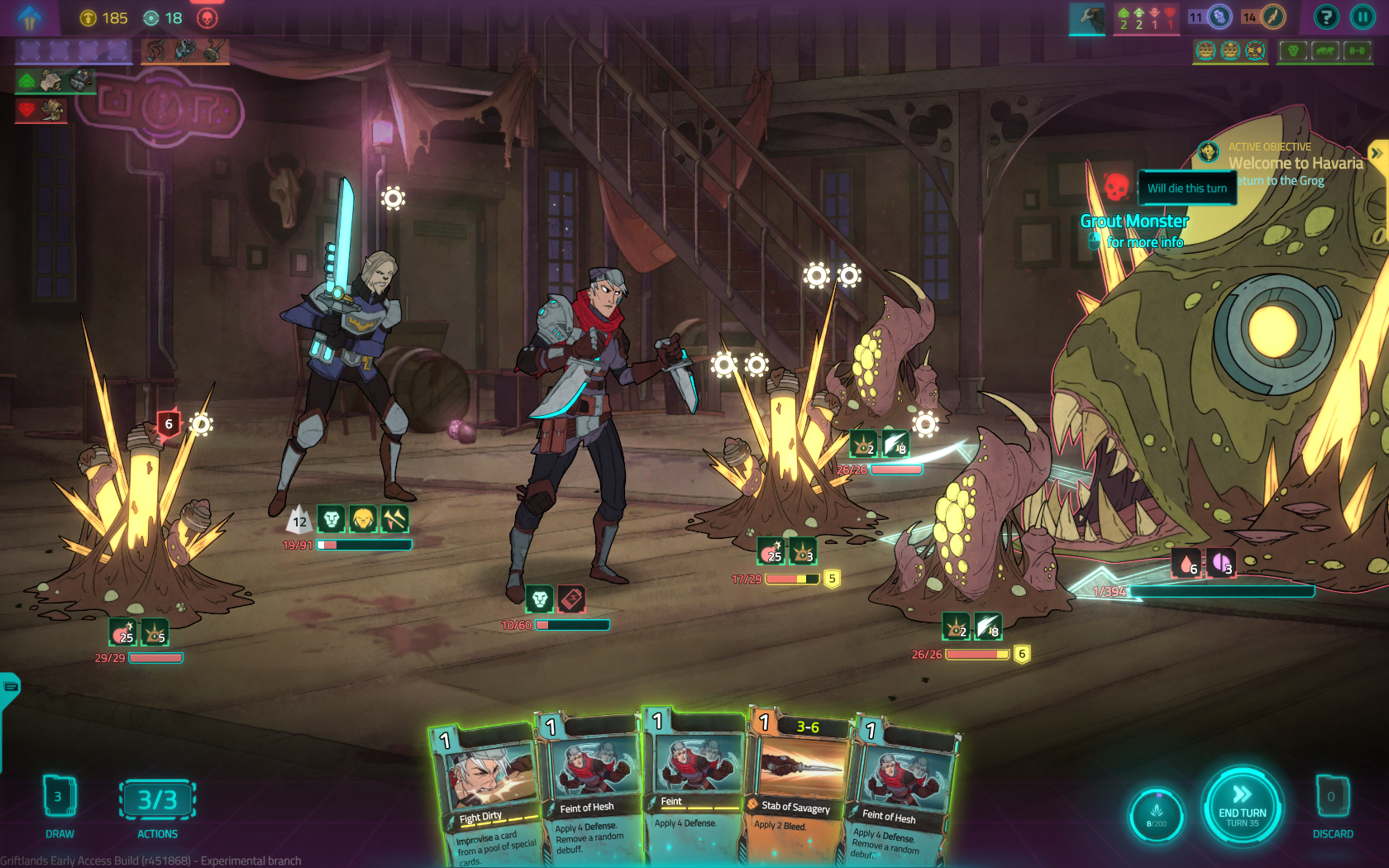Click the green dumbbell perk icon
This screenshot has height=868, width=1389.
coord(1358,51)
